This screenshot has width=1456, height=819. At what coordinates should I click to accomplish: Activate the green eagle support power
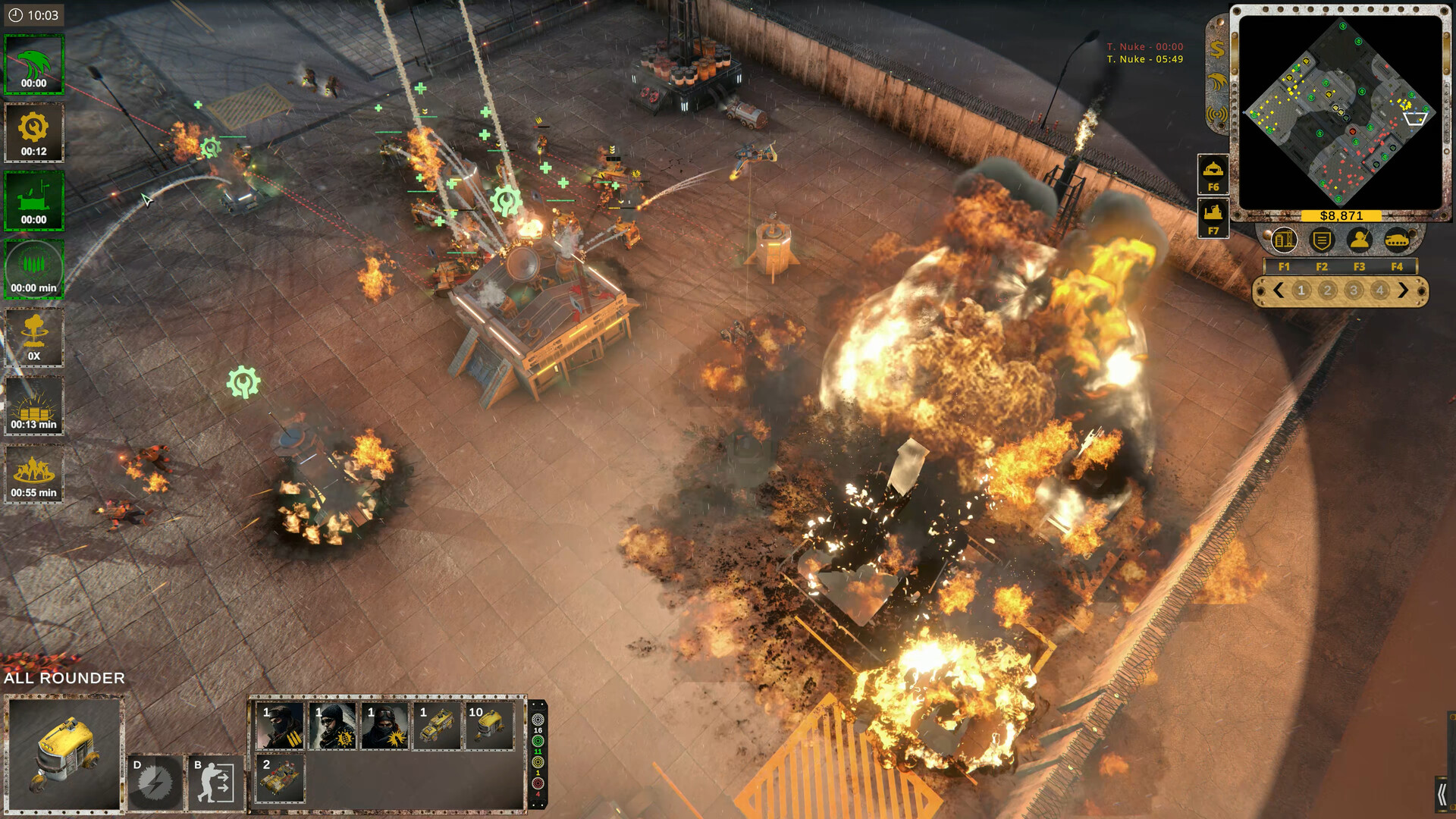[x=33, y=64]
